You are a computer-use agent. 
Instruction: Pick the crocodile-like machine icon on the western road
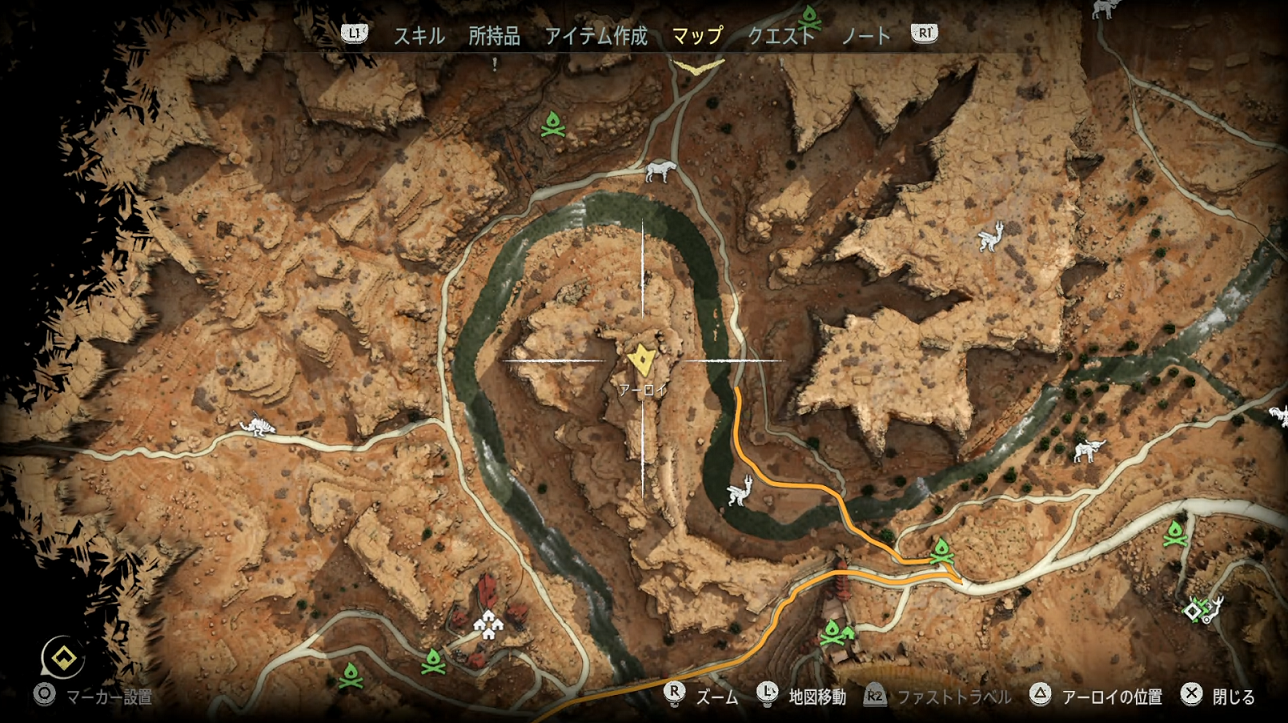point(257,427)
